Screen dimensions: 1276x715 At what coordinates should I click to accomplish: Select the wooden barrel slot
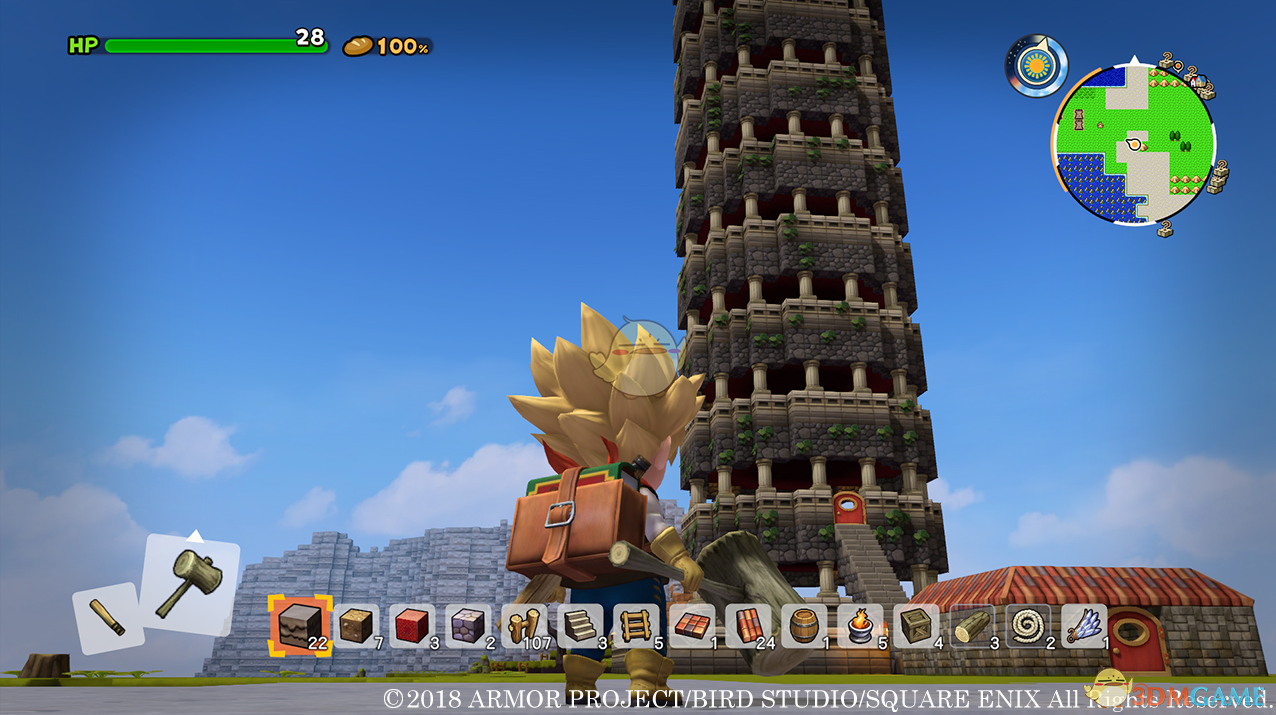805,626
